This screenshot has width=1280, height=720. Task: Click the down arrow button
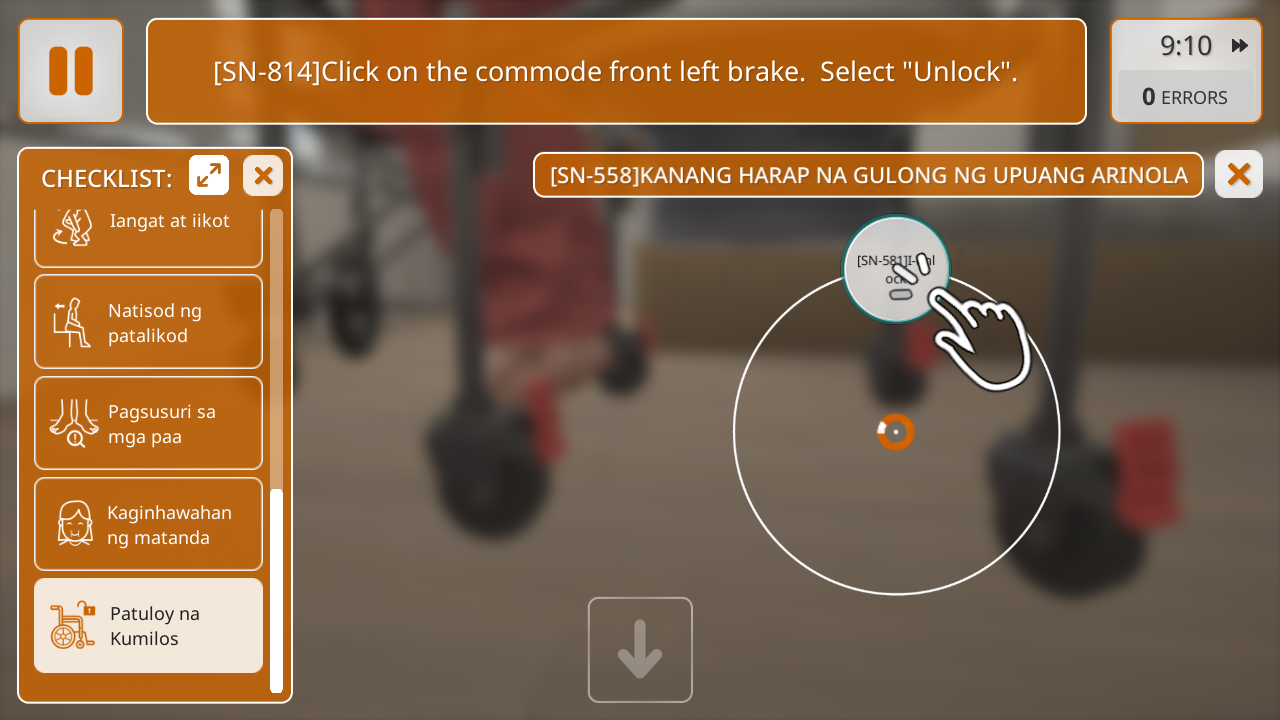(640, 650)
